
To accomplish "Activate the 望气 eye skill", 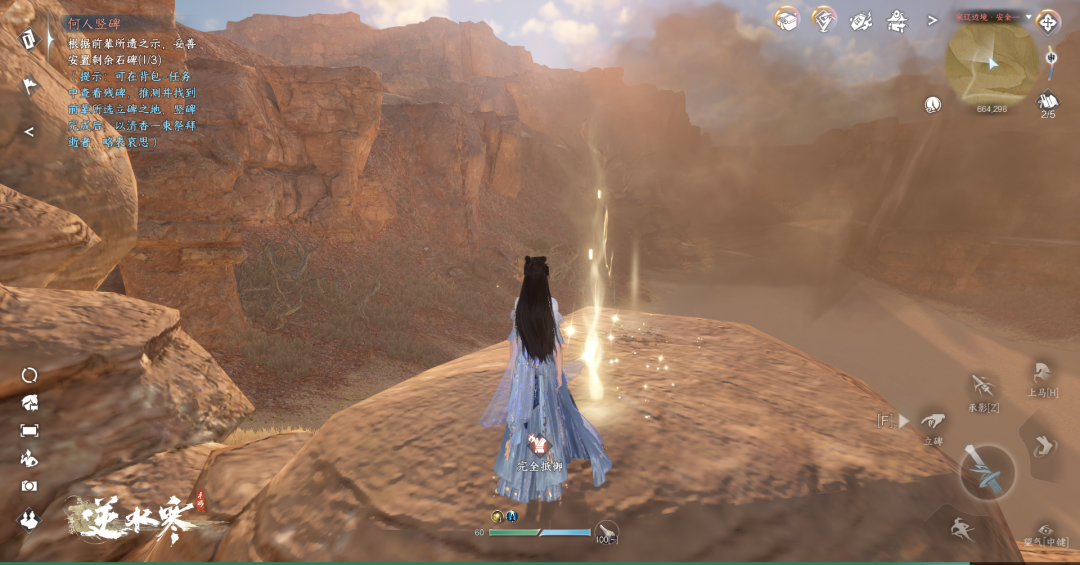I will coord(1046,531).
